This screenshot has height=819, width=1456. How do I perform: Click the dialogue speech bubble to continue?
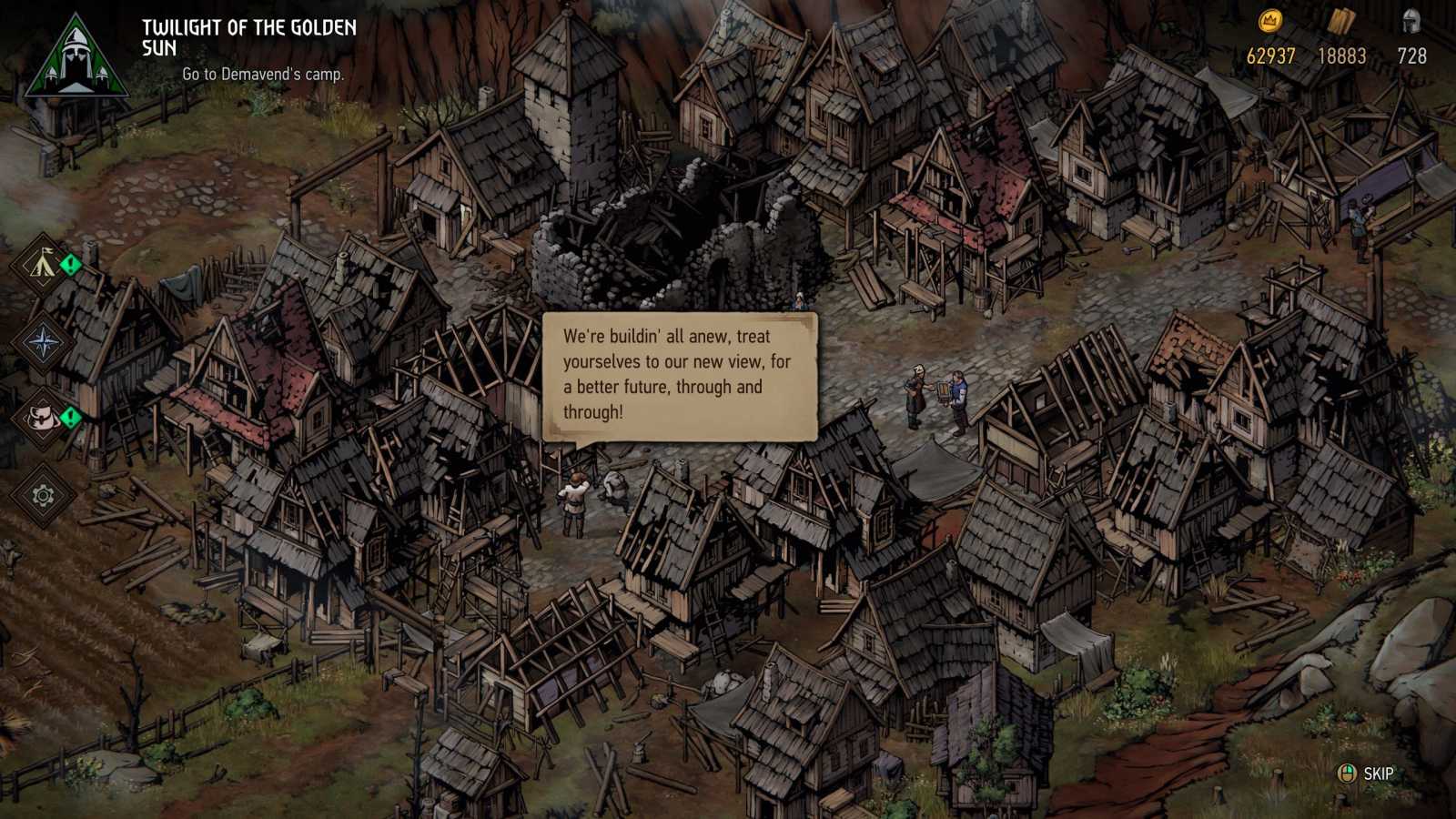pos(679,375)
